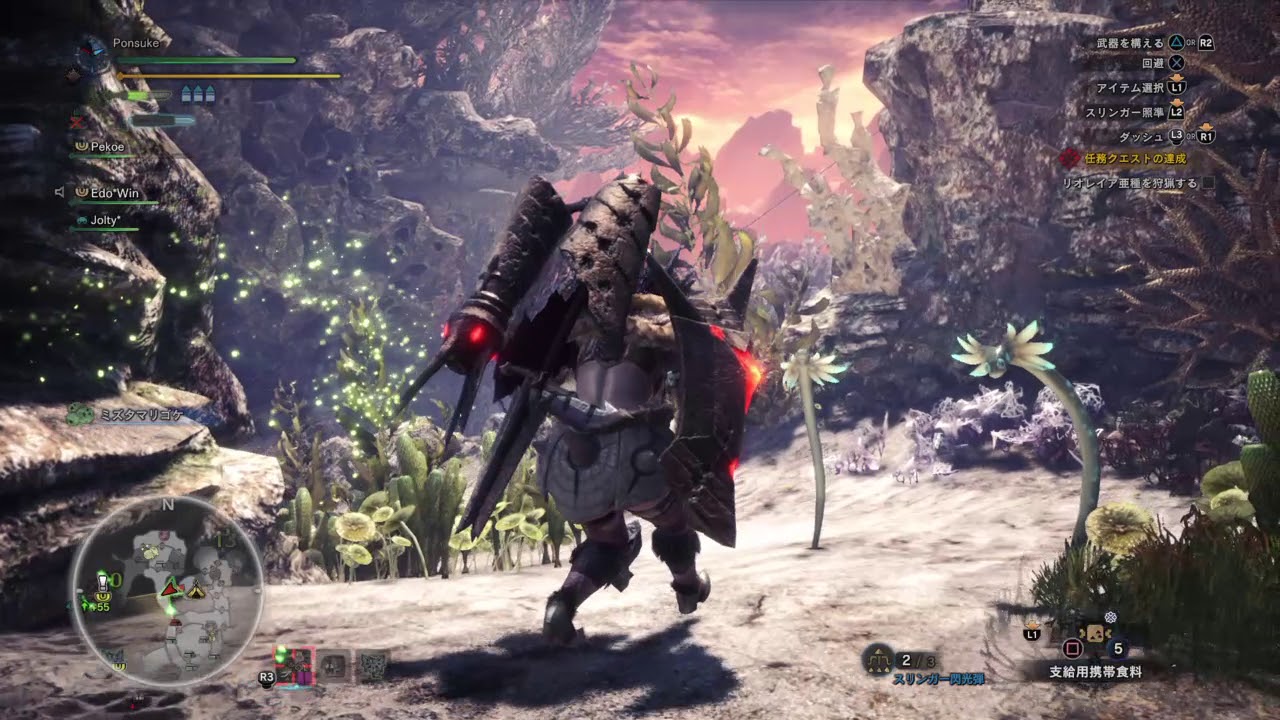Select party member Pekoe
Image resolution: width=1280 pixels, height=720 pixels.
click(106, 146)
